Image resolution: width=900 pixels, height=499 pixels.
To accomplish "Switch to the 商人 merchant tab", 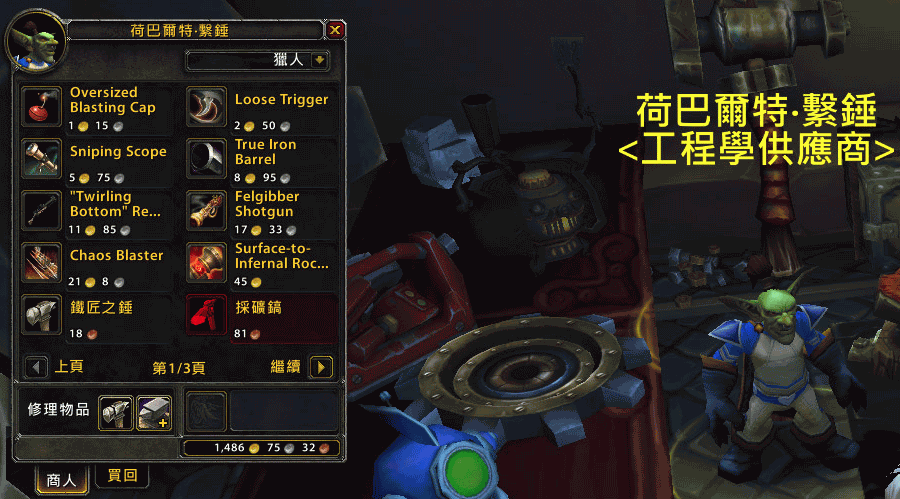I will tap(62, 479).
